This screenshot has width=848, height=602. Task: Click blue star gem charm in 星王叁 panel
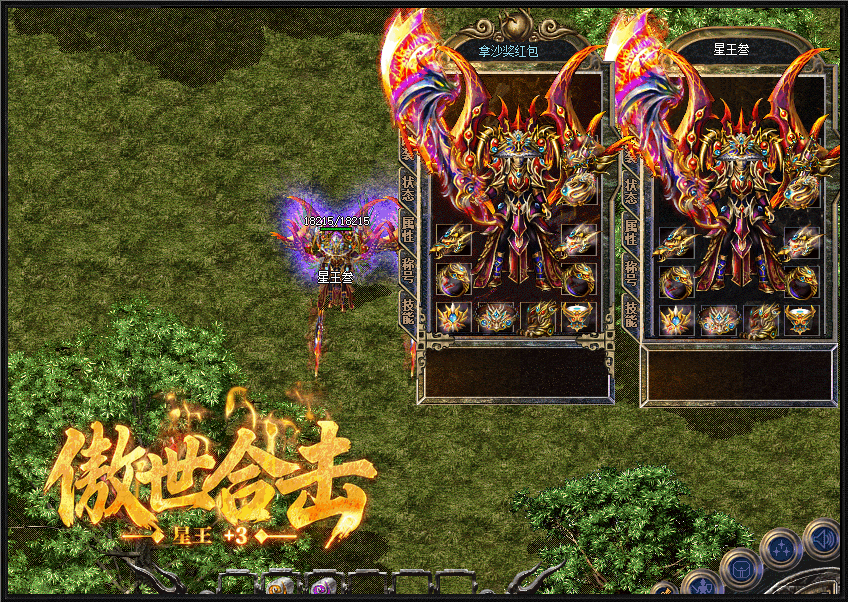click(x=676, y=319)
